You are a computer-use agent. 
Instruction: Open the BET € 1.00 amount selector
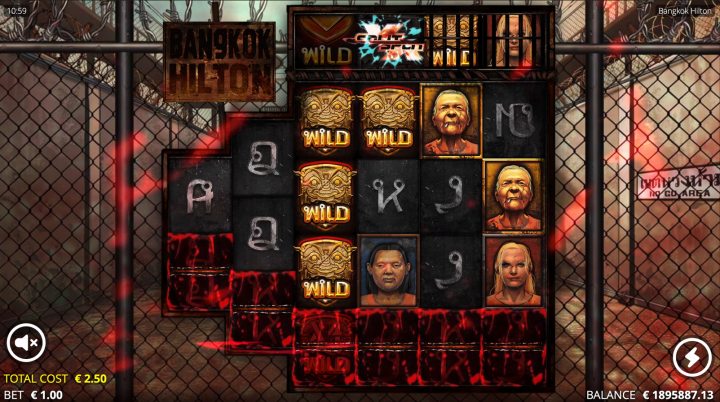click(x=34, y=394)
